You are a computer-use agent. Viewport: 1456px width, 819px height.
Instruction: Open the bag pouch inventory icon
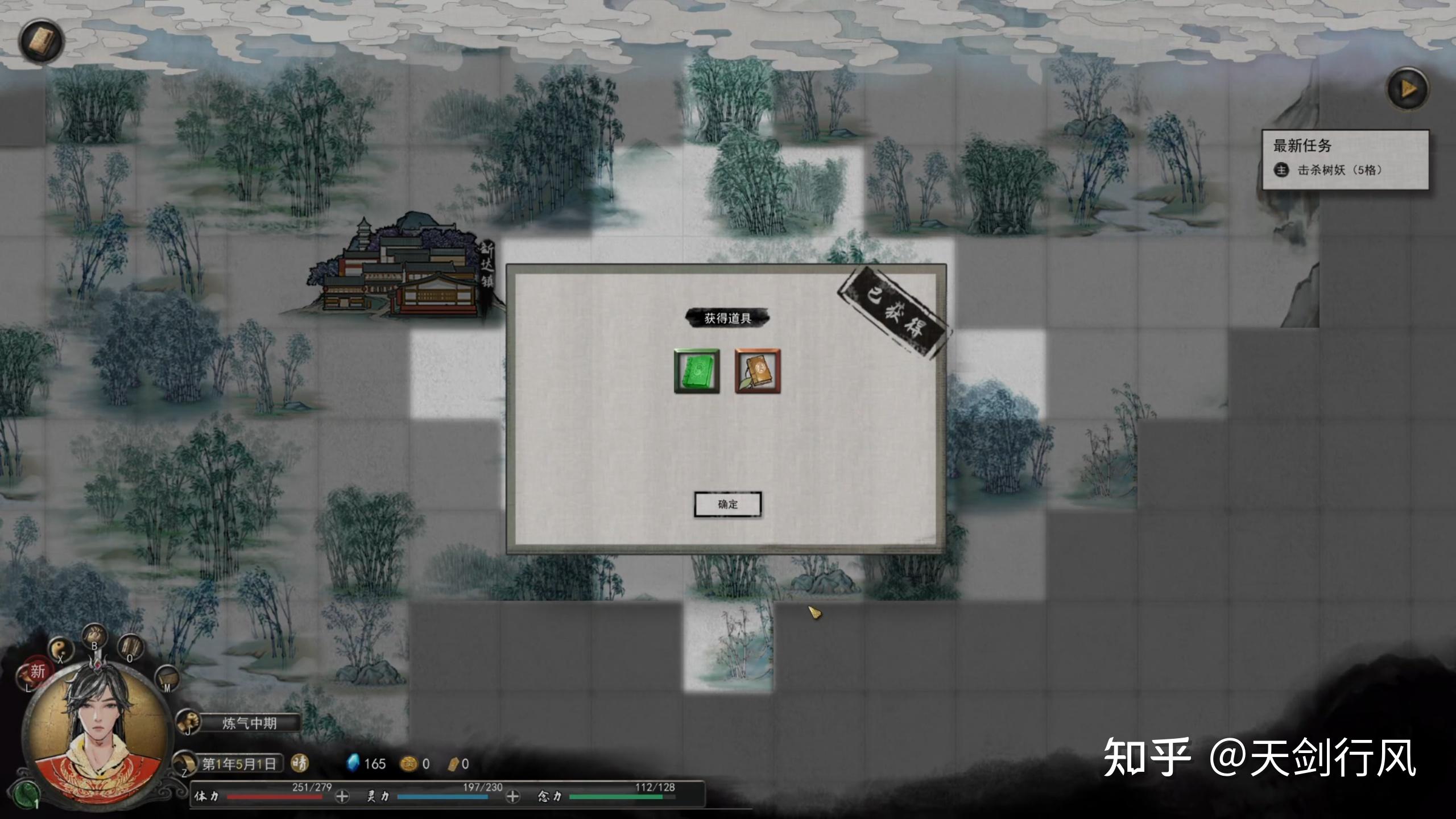(94, 635)
